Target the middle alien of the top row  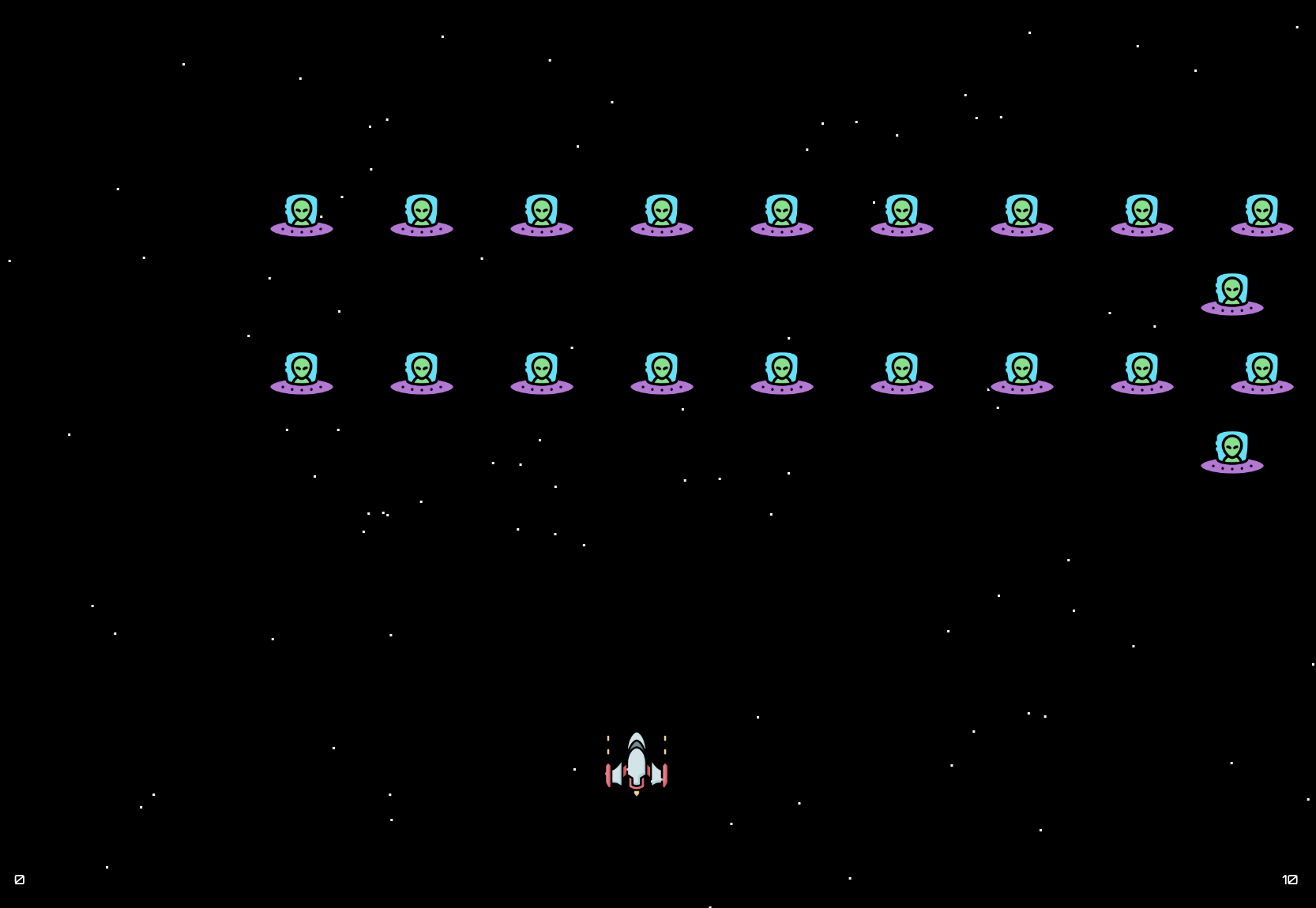(782, 213)
